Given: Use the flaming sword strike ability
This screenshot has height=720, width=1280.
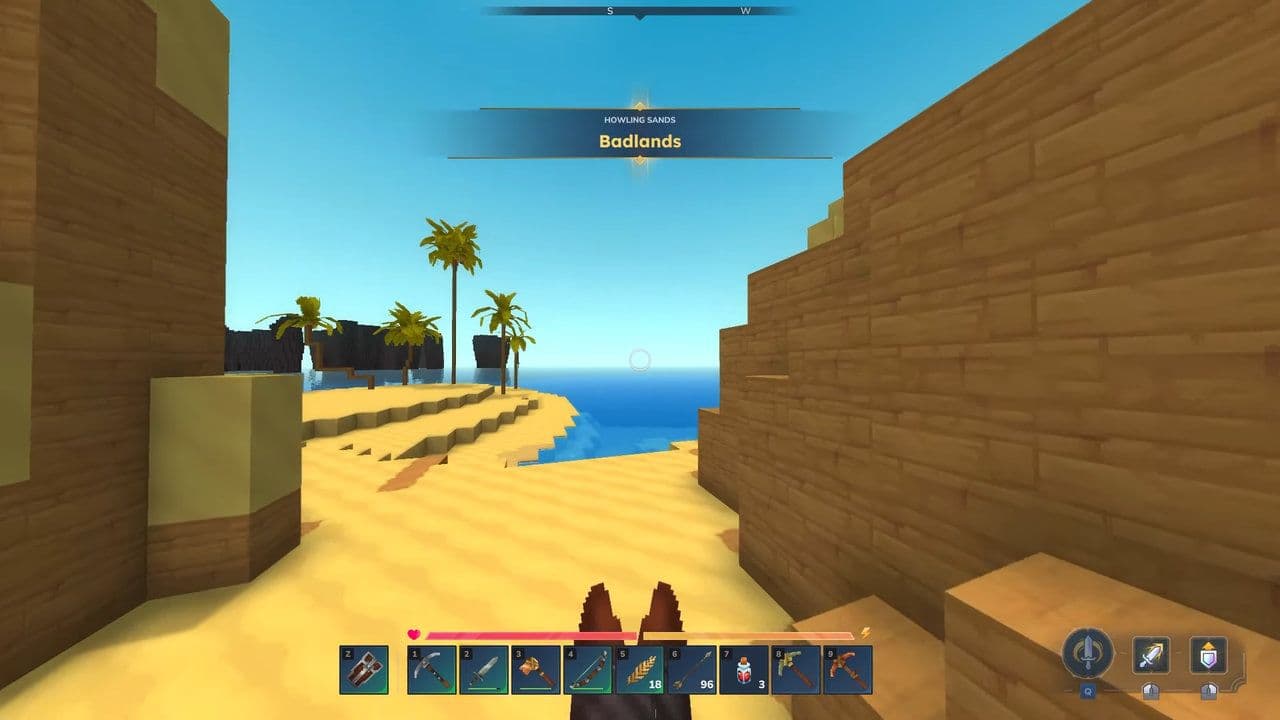Looking at the screenshot, I should tap(1150, 655).
